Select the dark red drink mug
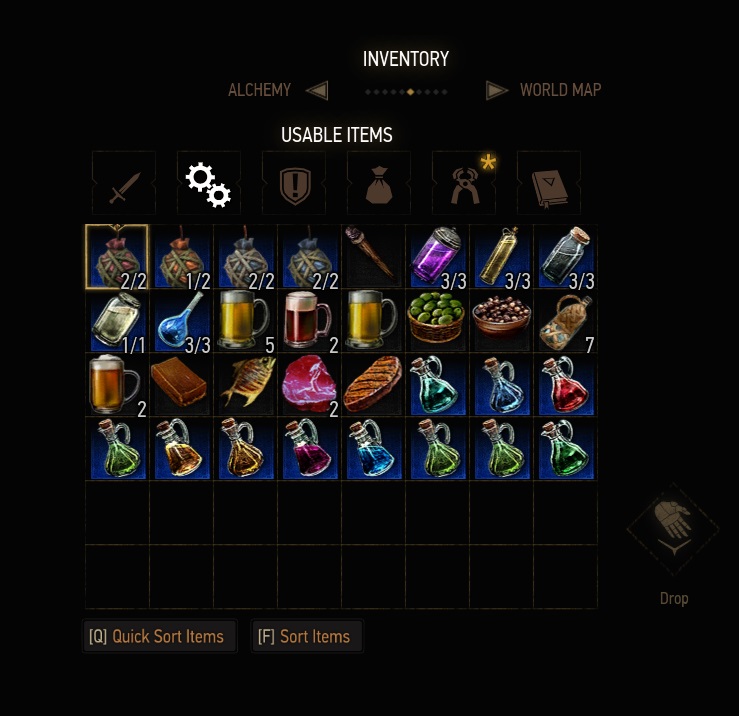This screenshot has height=716, width=739. pos(309,320)
